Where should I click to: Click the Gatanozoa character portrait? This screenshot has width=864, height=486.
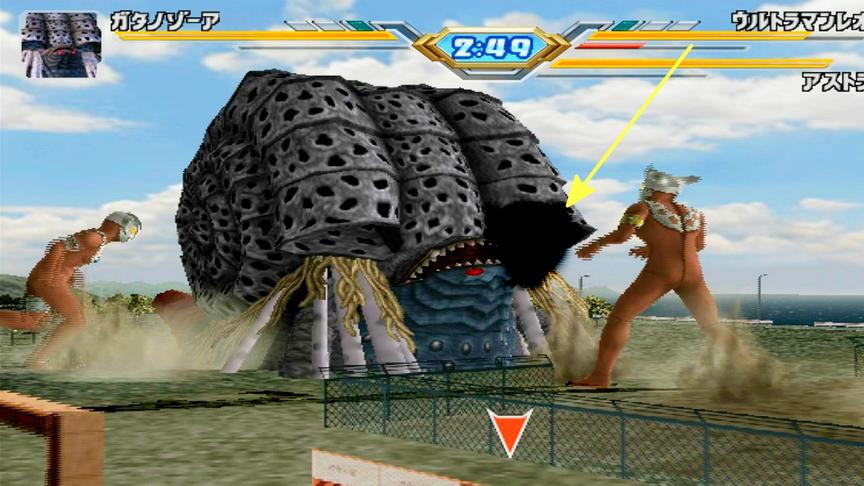click(x=60, y=44)
